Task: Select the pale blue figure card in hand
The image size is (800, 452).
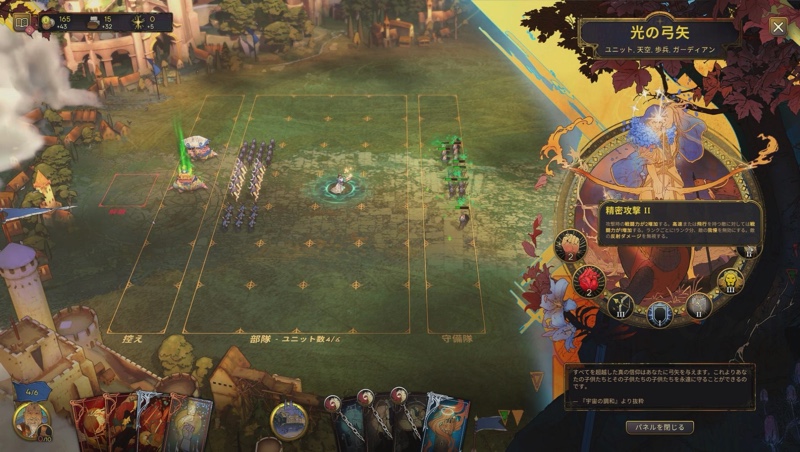Action: coord(192,422)
